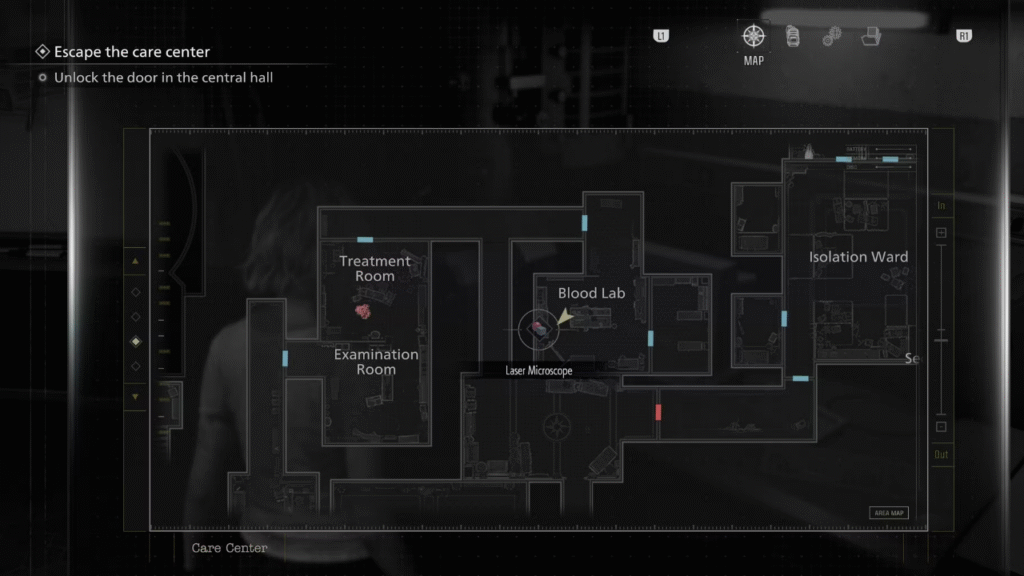
Task: Click the floor-down arrow button
Action: [136, 397]
